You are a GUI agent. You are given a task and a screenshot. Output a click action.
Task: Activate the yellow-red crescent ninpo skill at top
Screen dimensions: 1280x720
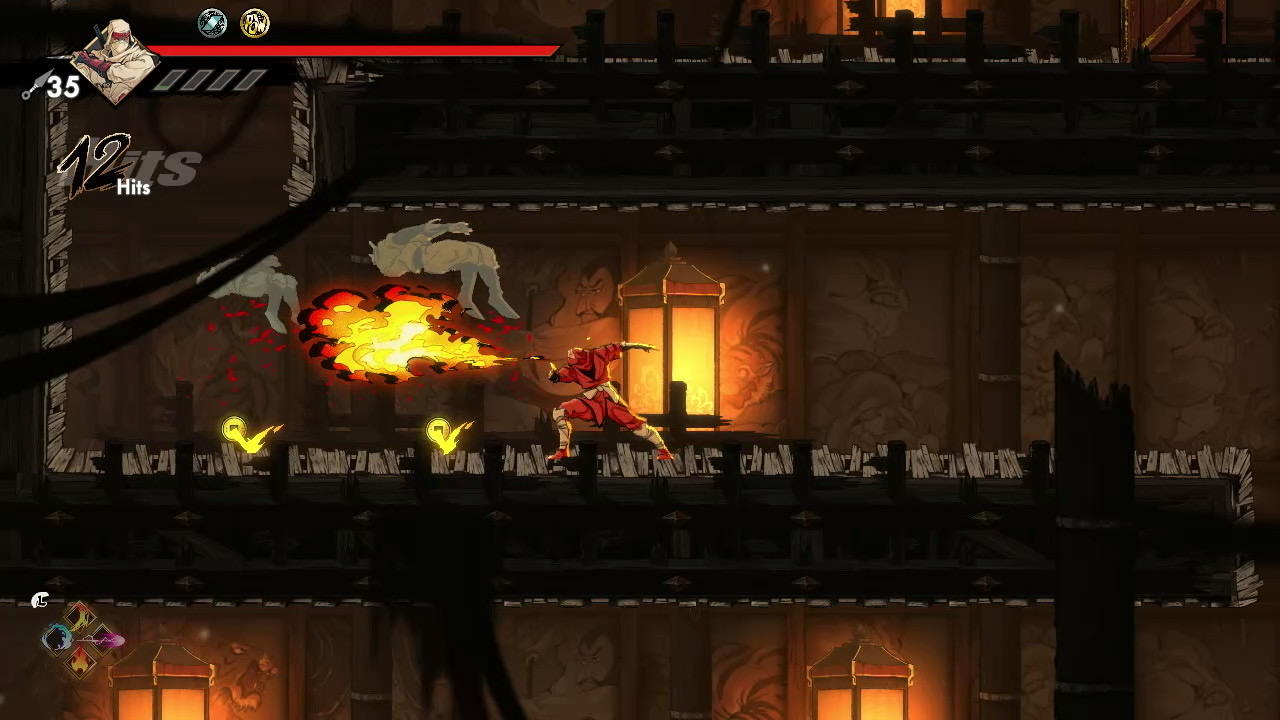pyautogui.click(x=80, y=617)
